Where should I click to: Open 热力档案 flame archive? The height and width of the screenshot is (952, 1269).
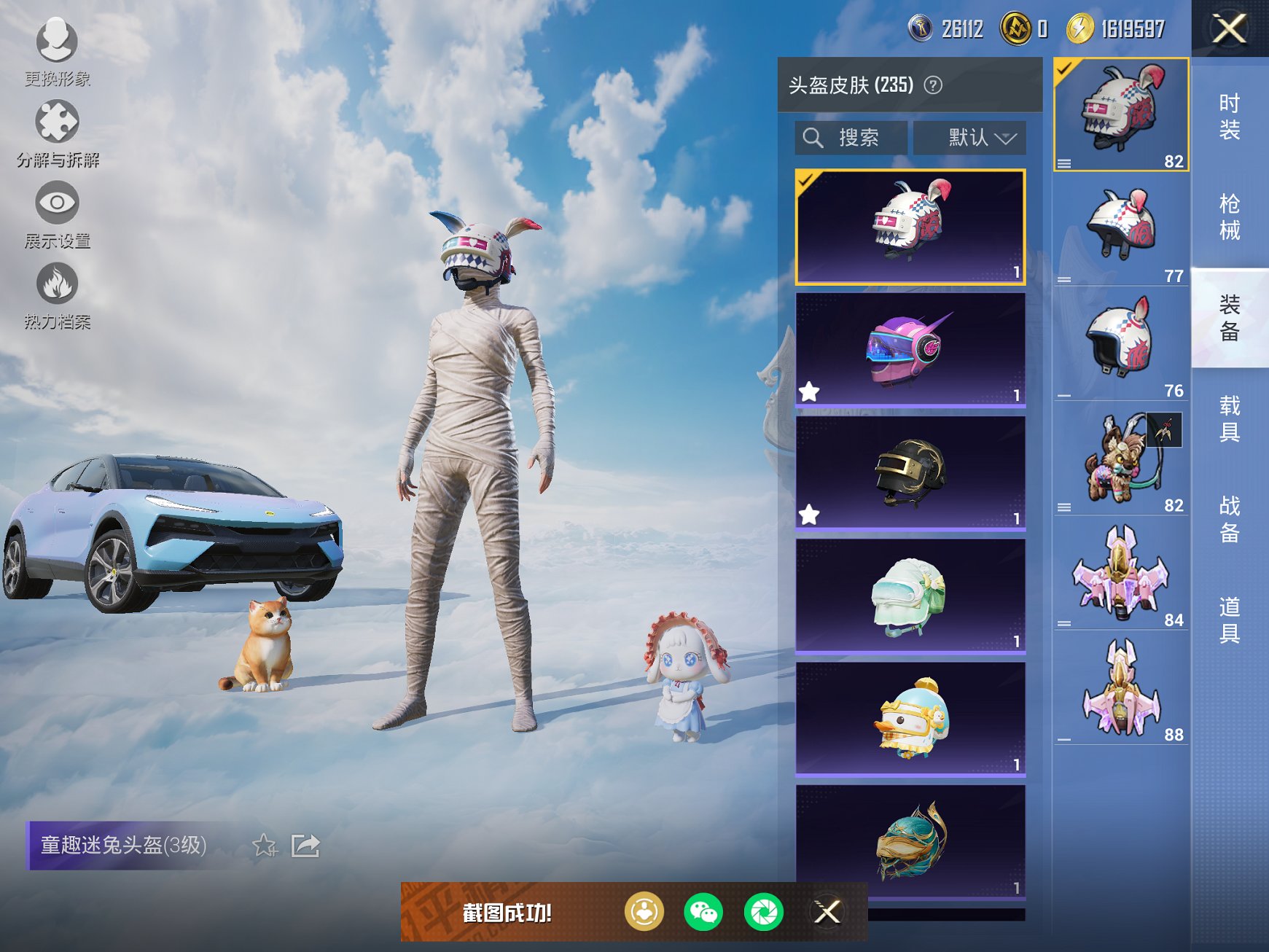[x=57, y=295]
